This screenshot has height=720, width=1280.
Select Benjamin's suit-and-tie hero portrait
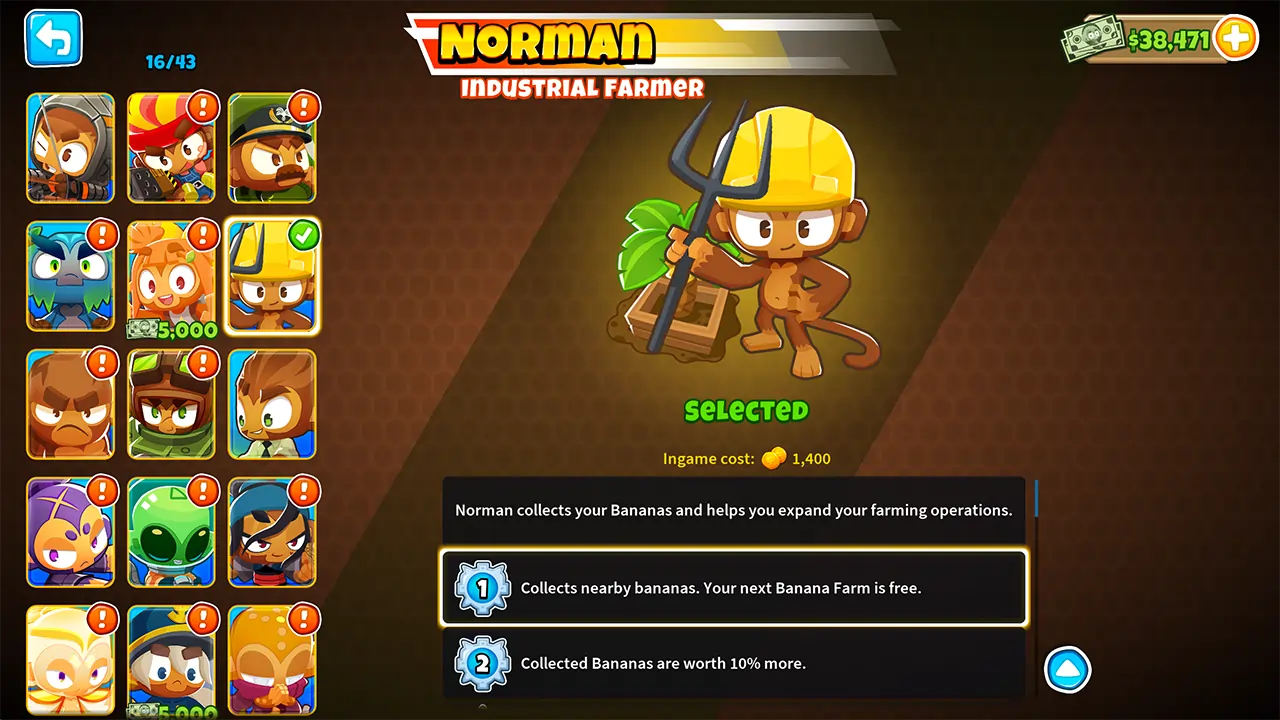tap(272, 404)
